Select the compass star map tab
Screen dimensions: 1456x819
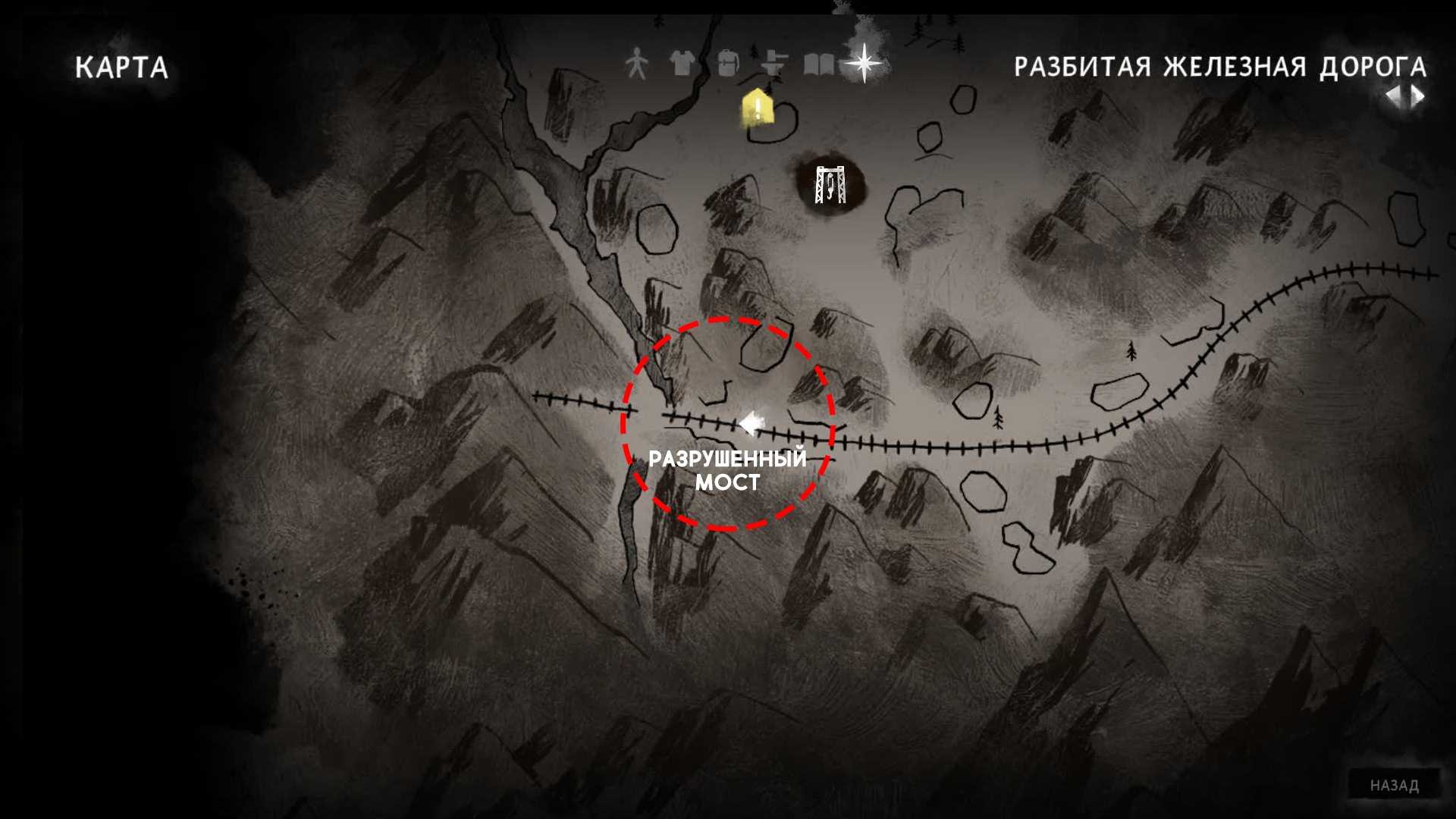coord(864,63)
